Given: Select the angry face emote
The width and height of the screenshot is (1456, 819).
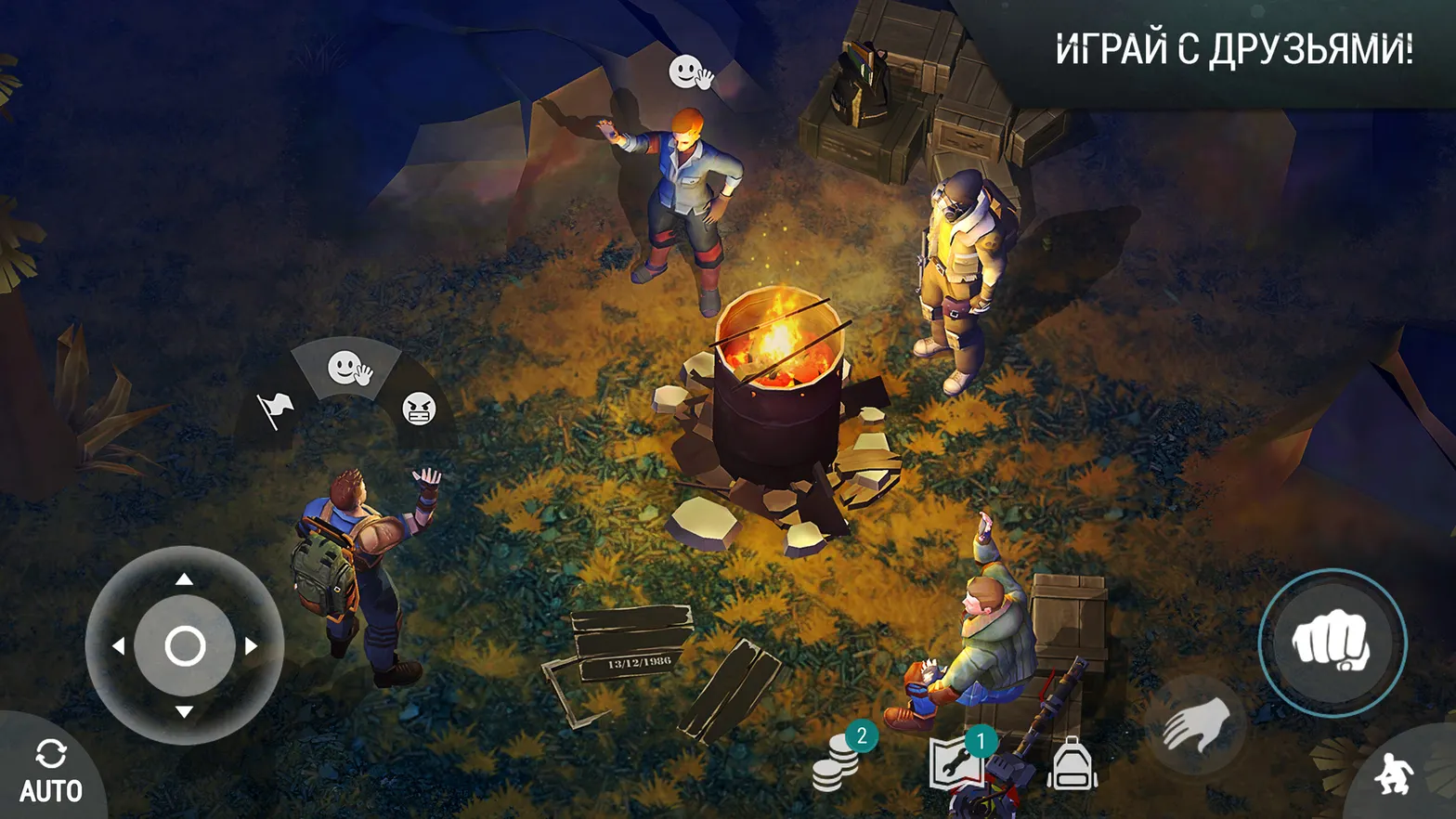Looking at the screenshot, I should coord(419,409).
